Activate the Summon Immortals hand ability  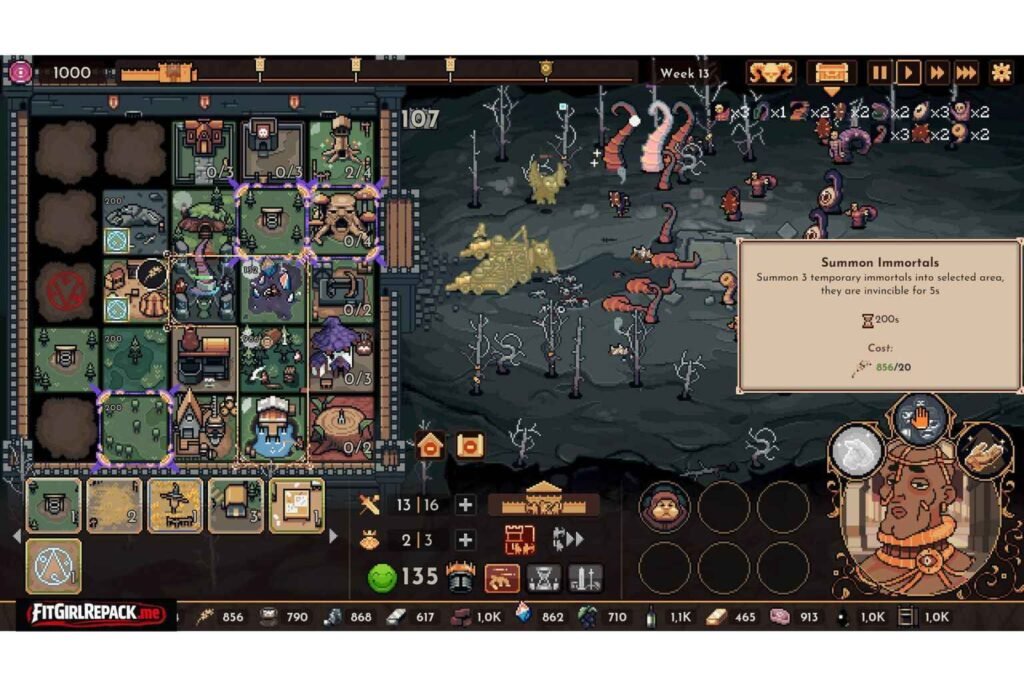click(x=920, y=418)
